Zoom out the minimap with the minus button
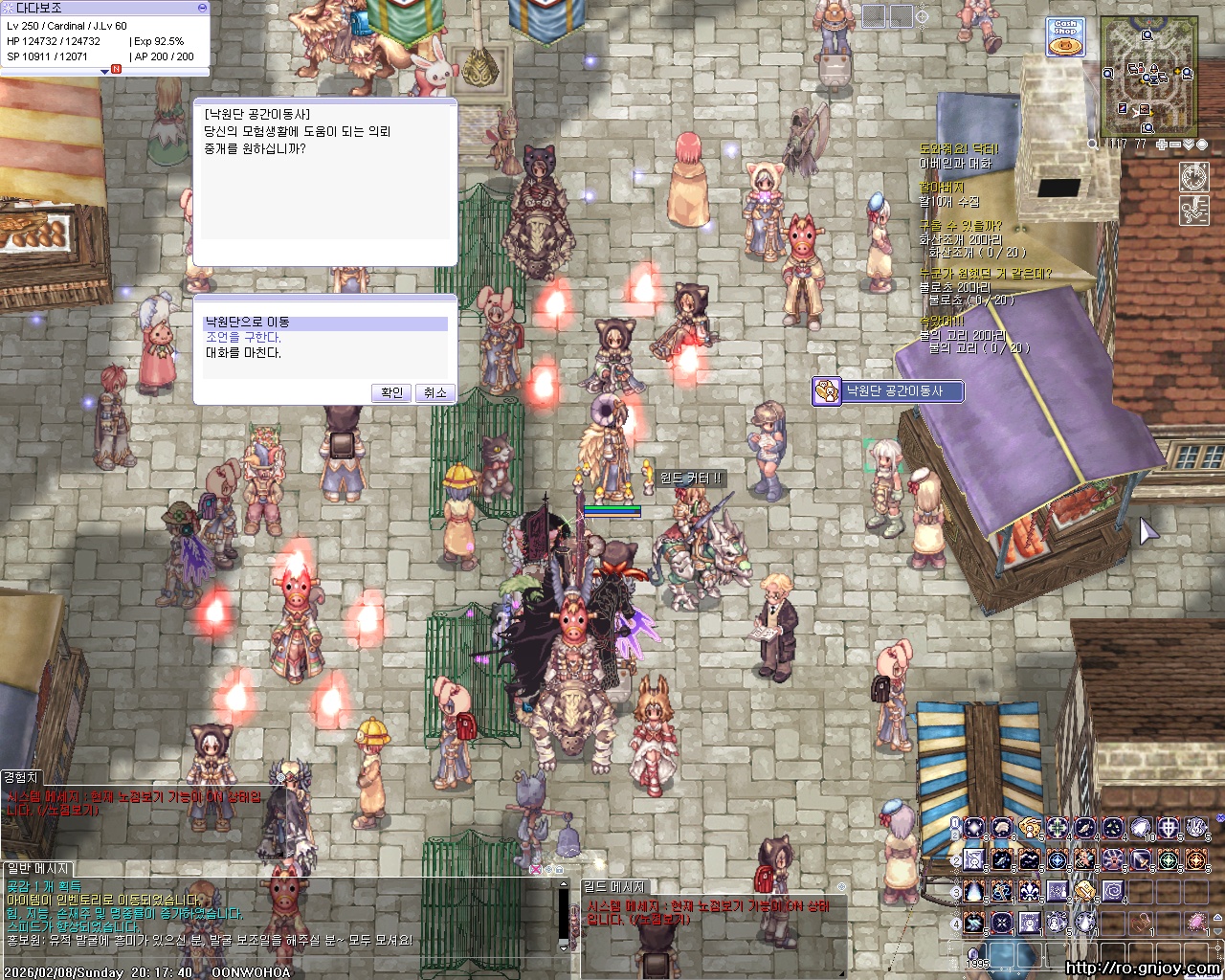 [x=1176, y=145]
